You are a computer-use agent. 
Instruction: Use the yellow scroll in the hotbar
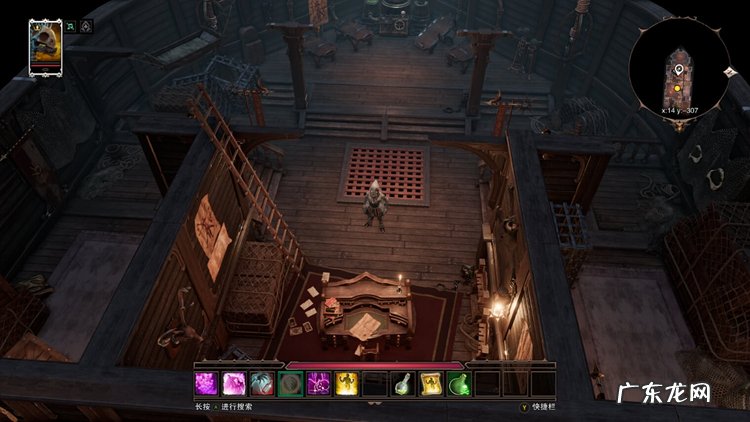click(x=431, y=383)
